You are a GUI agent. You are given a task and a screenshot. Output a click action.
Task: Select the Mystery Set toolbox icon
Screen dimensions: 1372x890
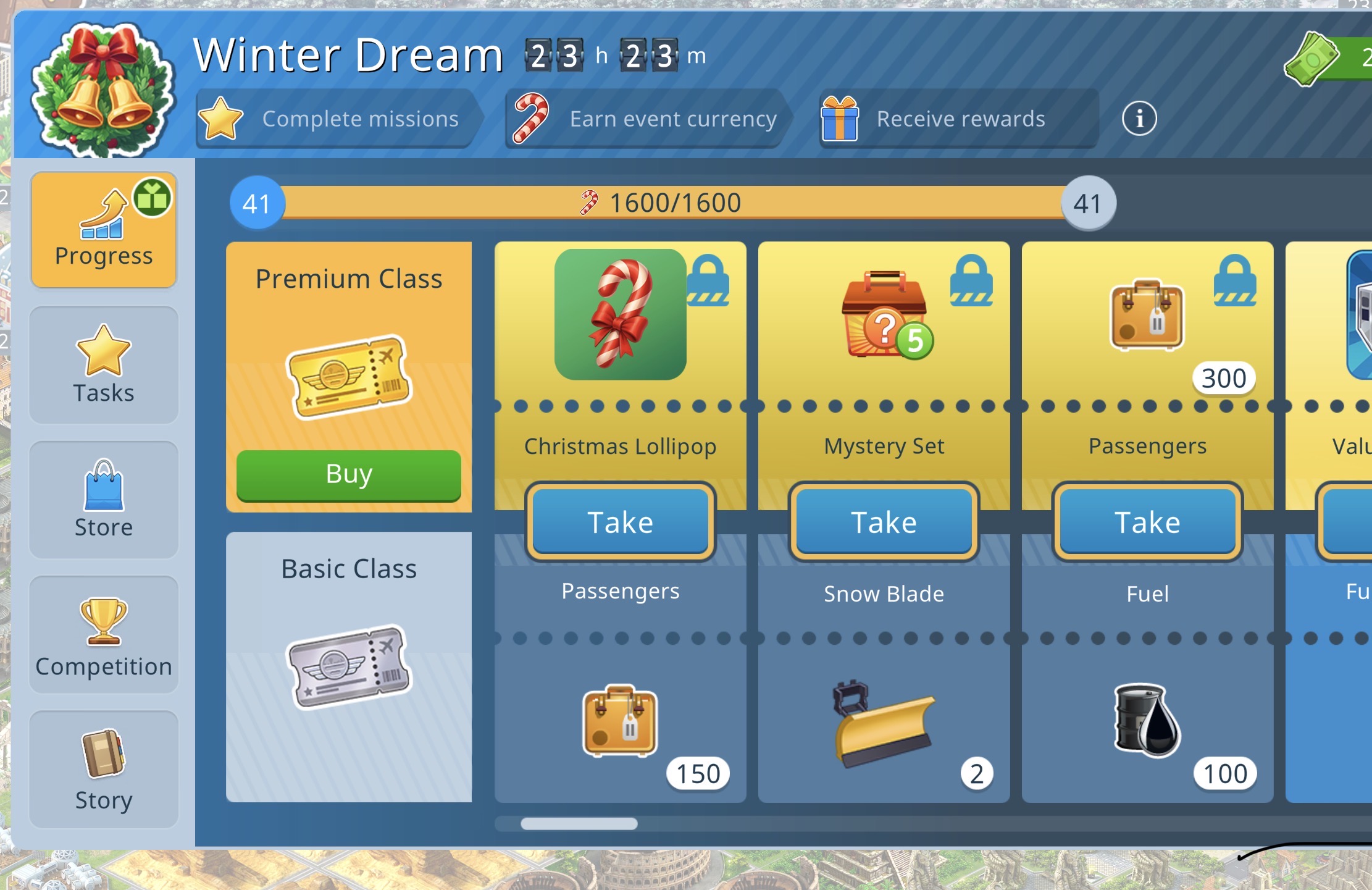coord(885,314)
